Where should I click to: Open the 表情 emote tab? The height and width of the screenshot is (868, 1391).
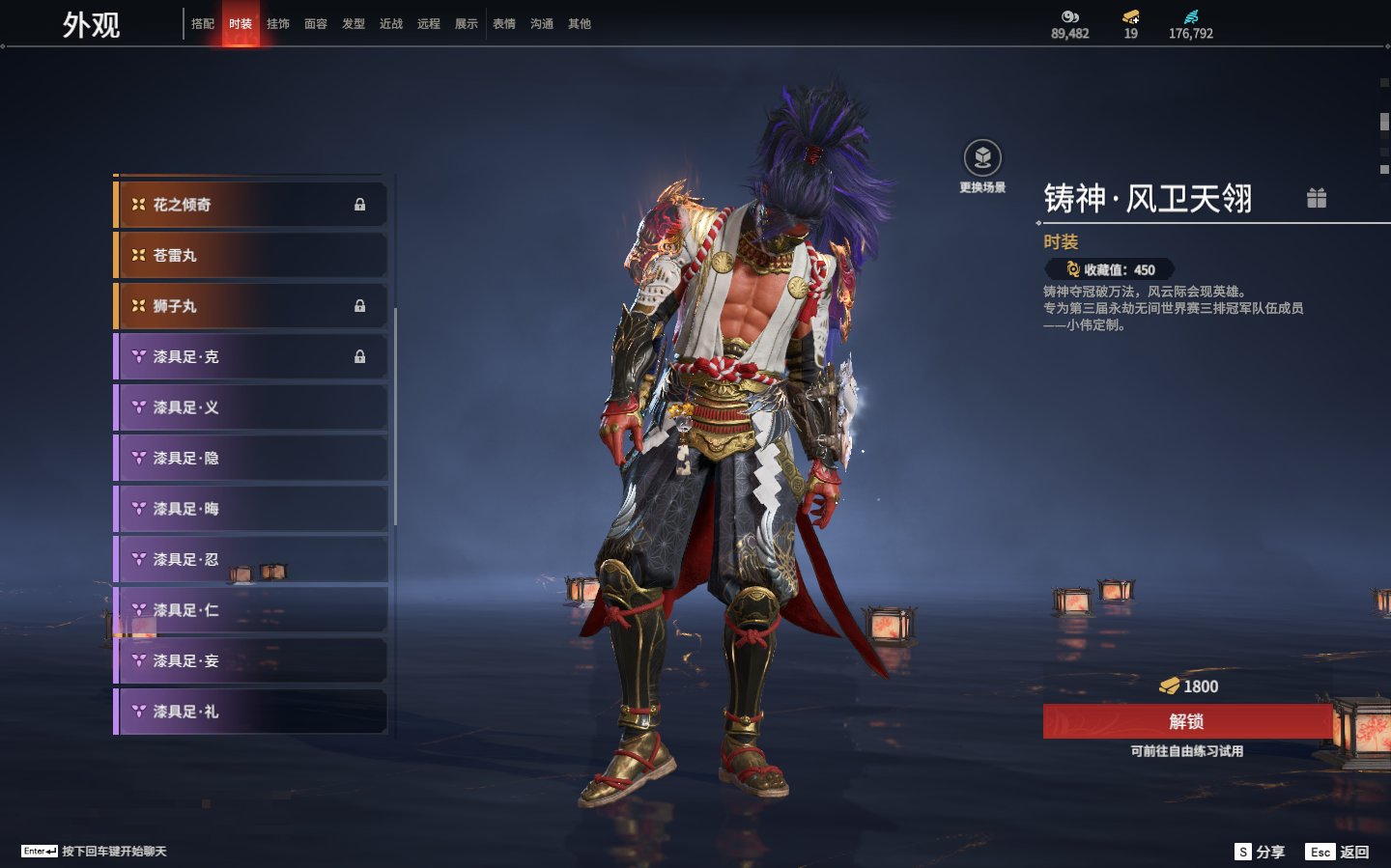504,24
